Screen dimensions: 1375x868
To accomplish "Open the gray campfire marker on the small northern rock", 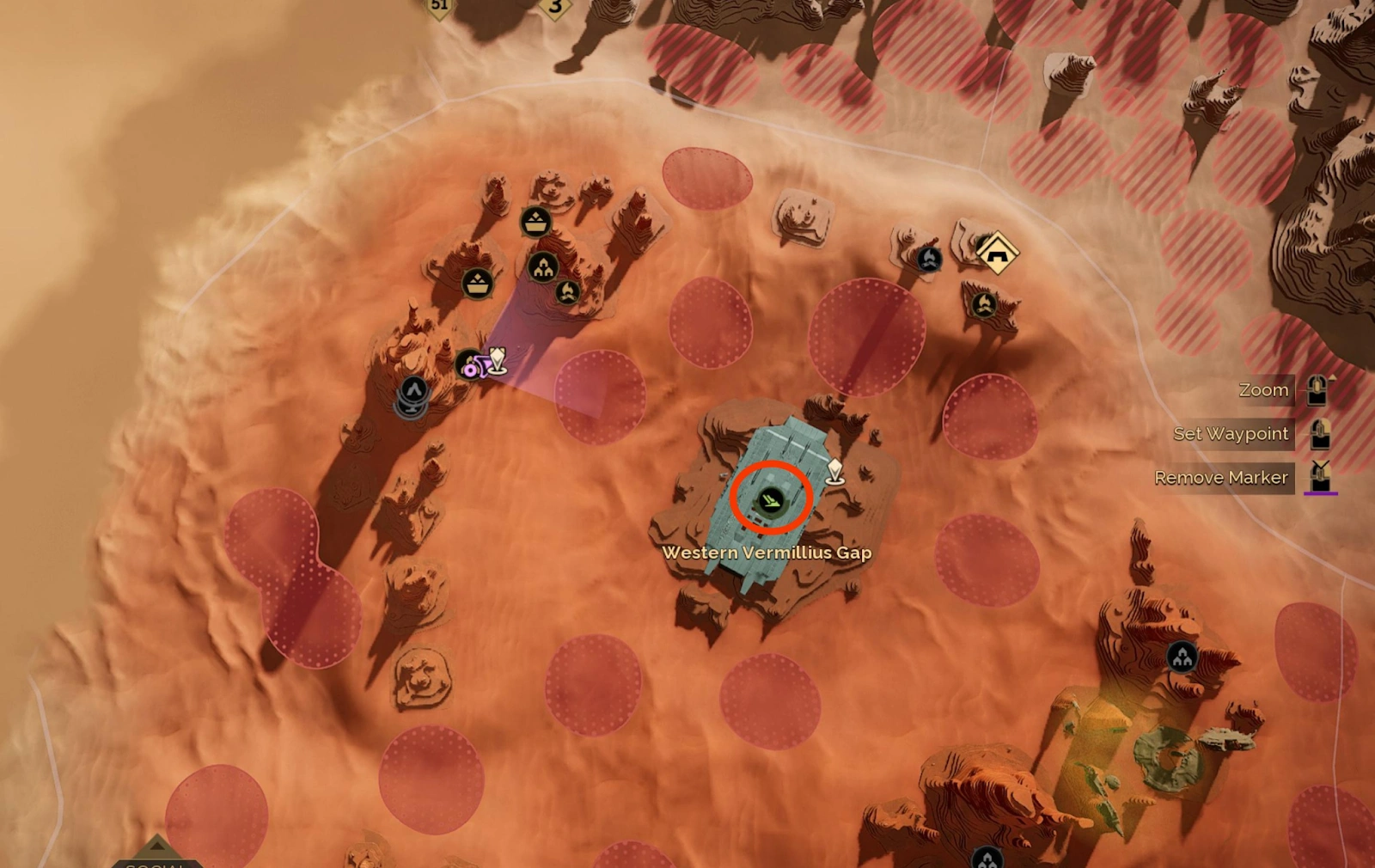I will pos(930,260).
